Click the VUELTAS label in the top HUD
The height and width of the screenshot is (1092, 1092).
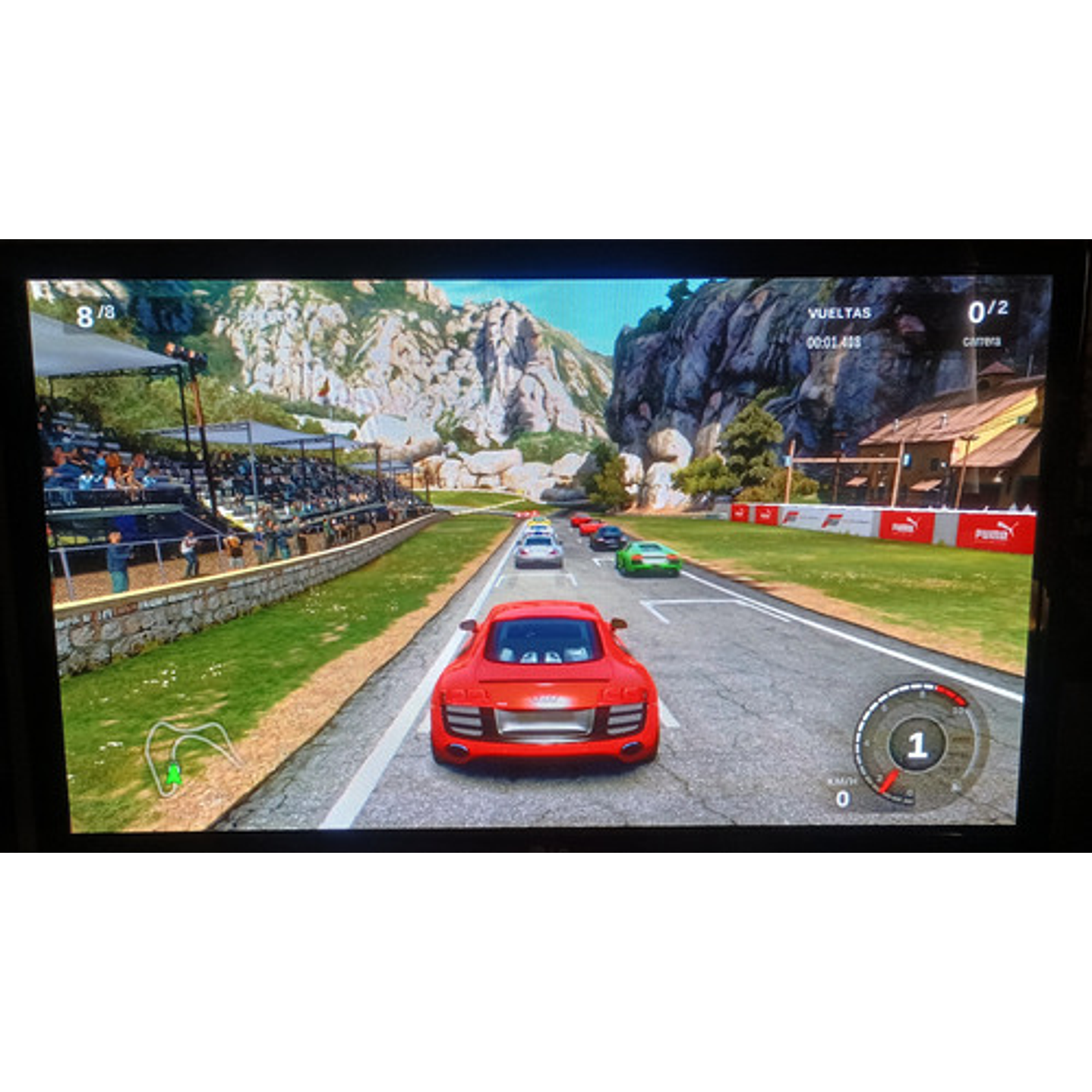pos(839,311)
